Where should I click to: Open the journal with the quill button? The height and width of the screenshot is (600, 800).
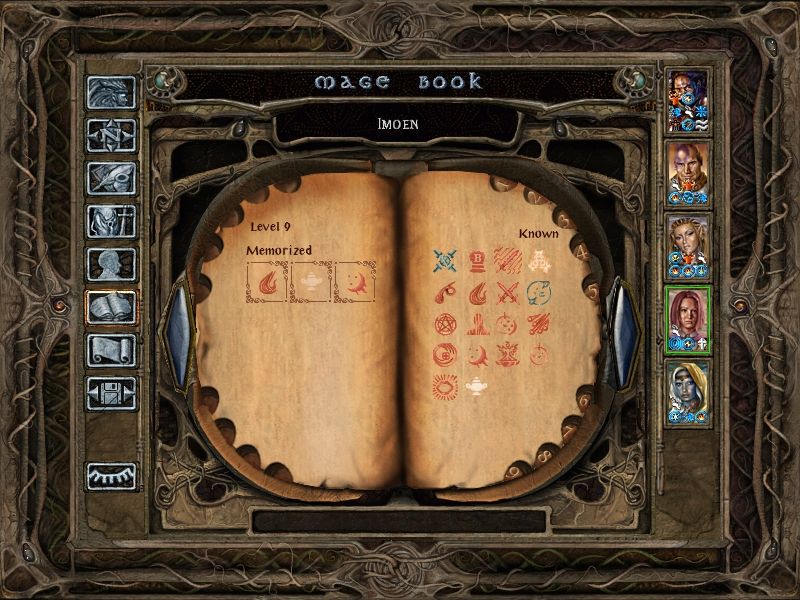point(110,178)
